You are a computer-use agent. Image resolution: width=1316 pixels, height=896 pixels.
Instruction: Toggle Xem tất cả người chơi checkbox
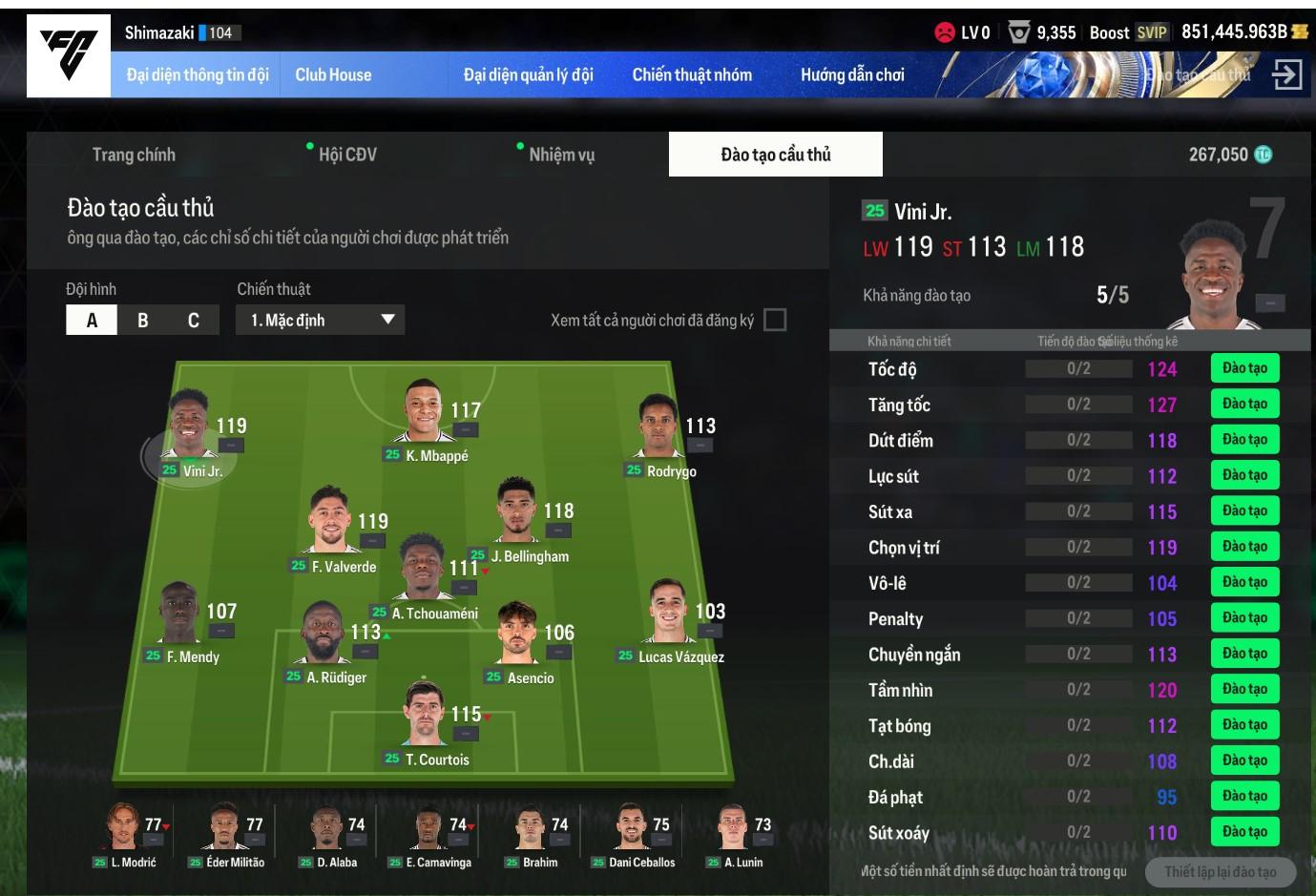pyautogui.click(x=775, y=321)
